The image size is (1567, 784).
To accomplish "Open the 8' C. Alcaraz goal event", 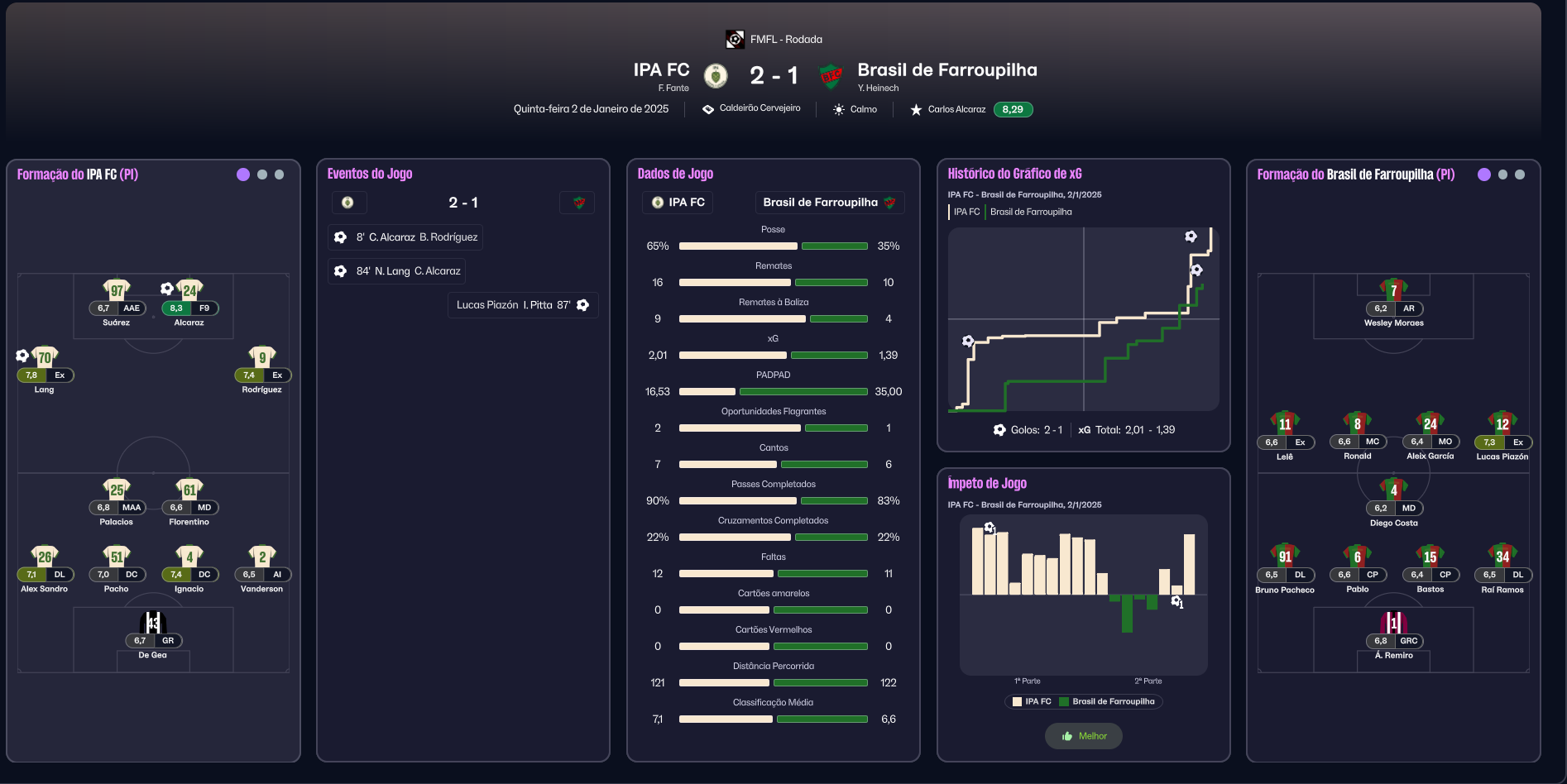I will point(405,237).
